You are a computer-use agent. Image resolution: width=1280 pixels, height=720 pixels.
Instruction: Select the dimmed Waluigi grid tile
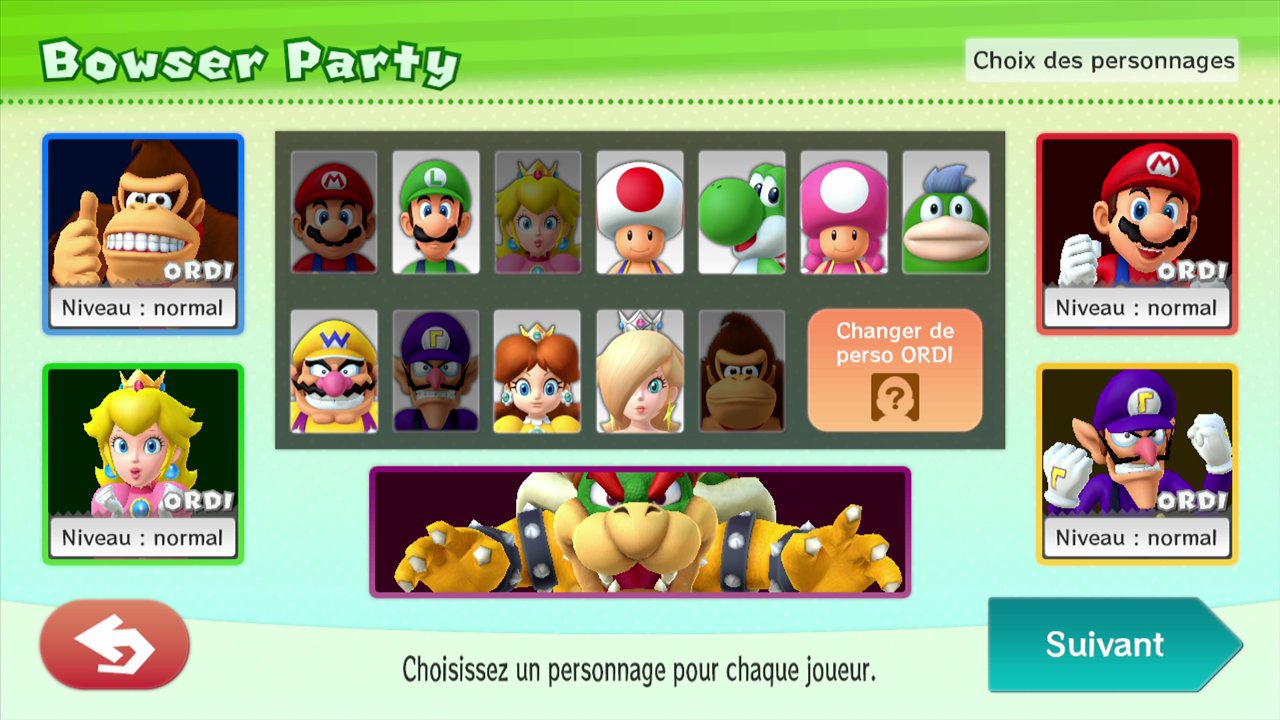[436, 370]
